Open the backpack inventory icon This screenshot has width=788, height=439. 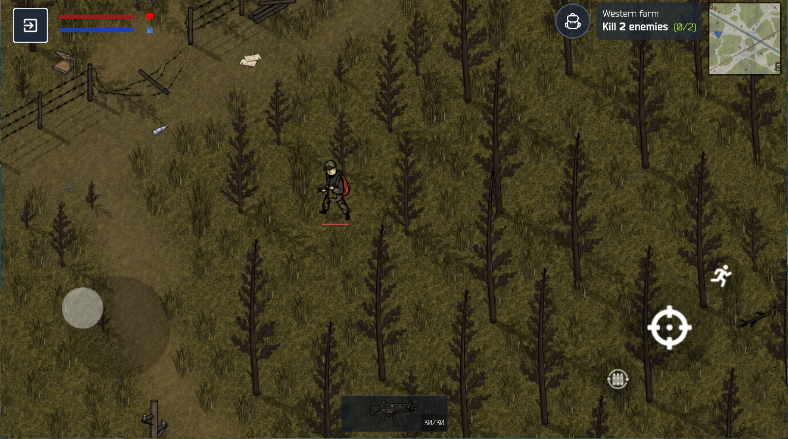tap(573, 21)
